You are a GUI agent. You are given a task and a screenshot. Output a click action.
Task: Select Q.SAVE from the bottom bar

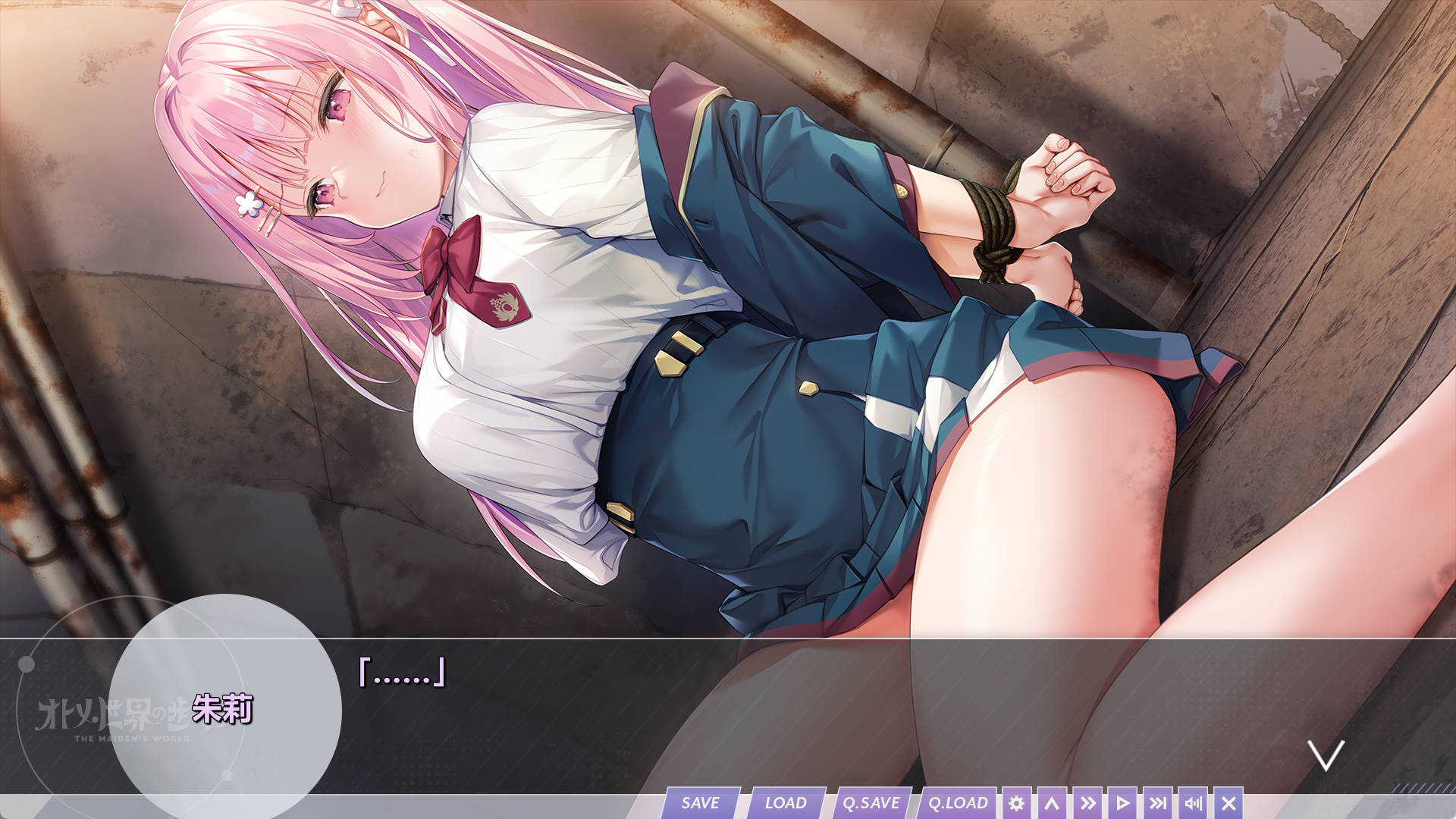click(x=872, y=802)
